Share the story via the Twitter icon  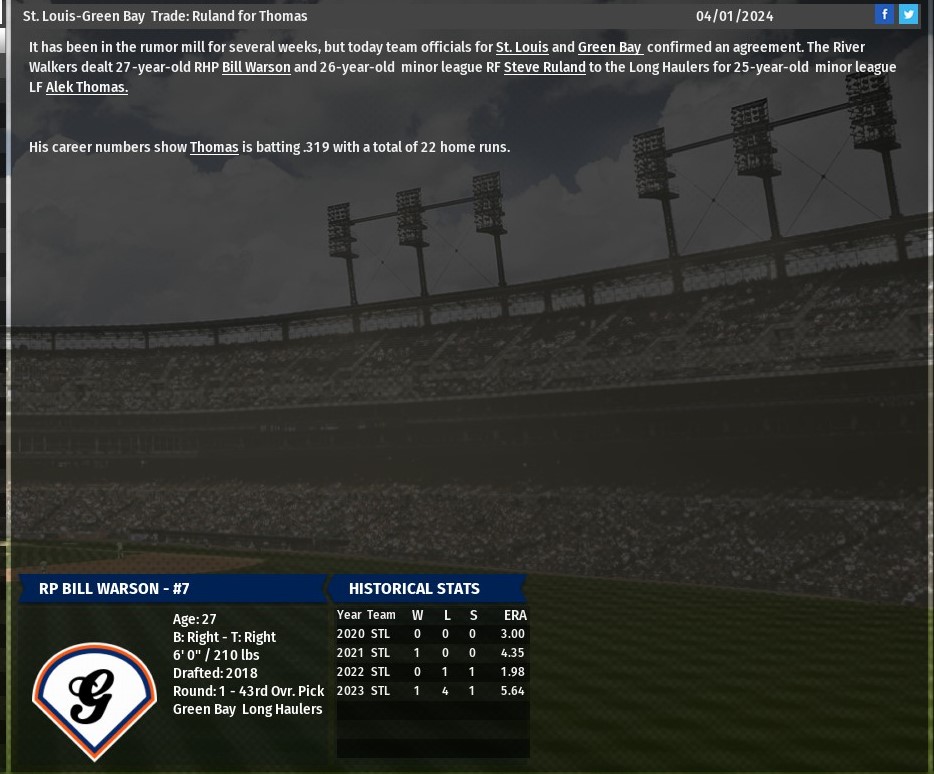[x=908, y=14]
